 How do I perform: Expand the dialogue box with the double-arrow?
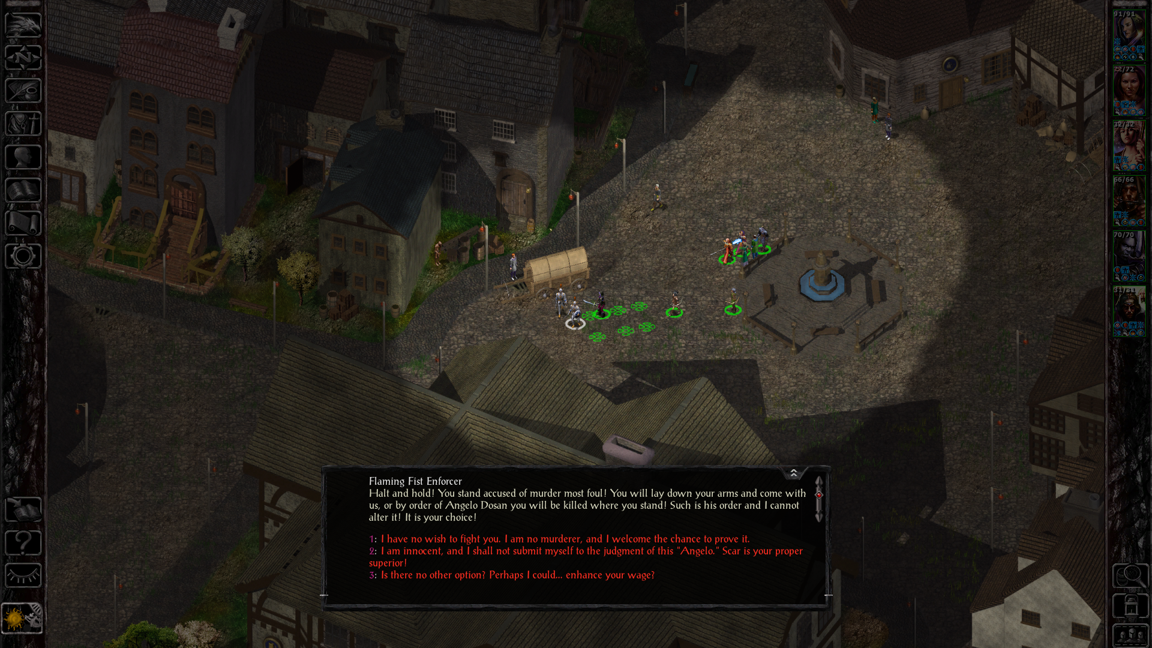[794, 473]
